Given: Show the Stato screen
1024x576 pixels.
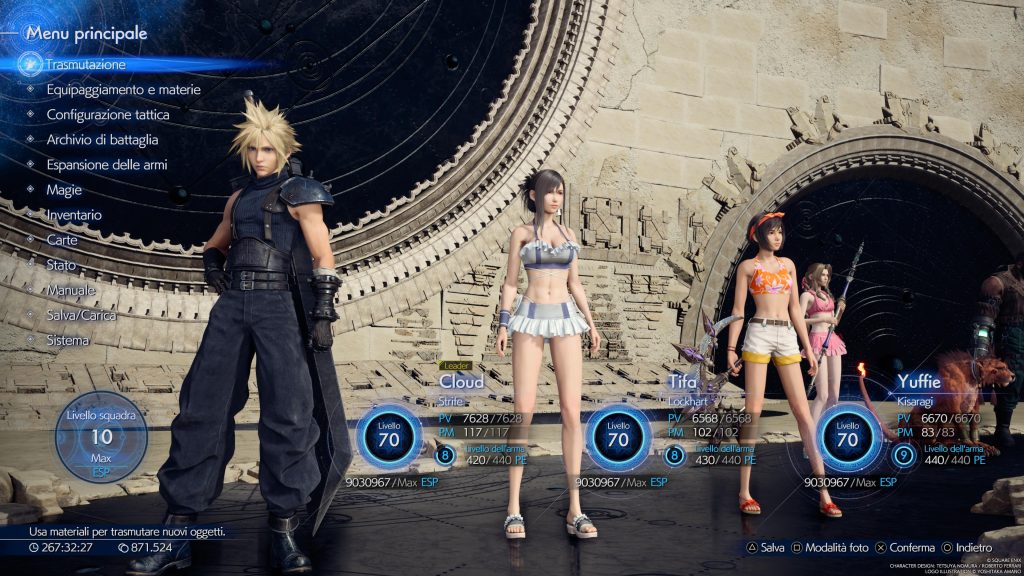Looking at the screenshot, I should tap(61, 265).
